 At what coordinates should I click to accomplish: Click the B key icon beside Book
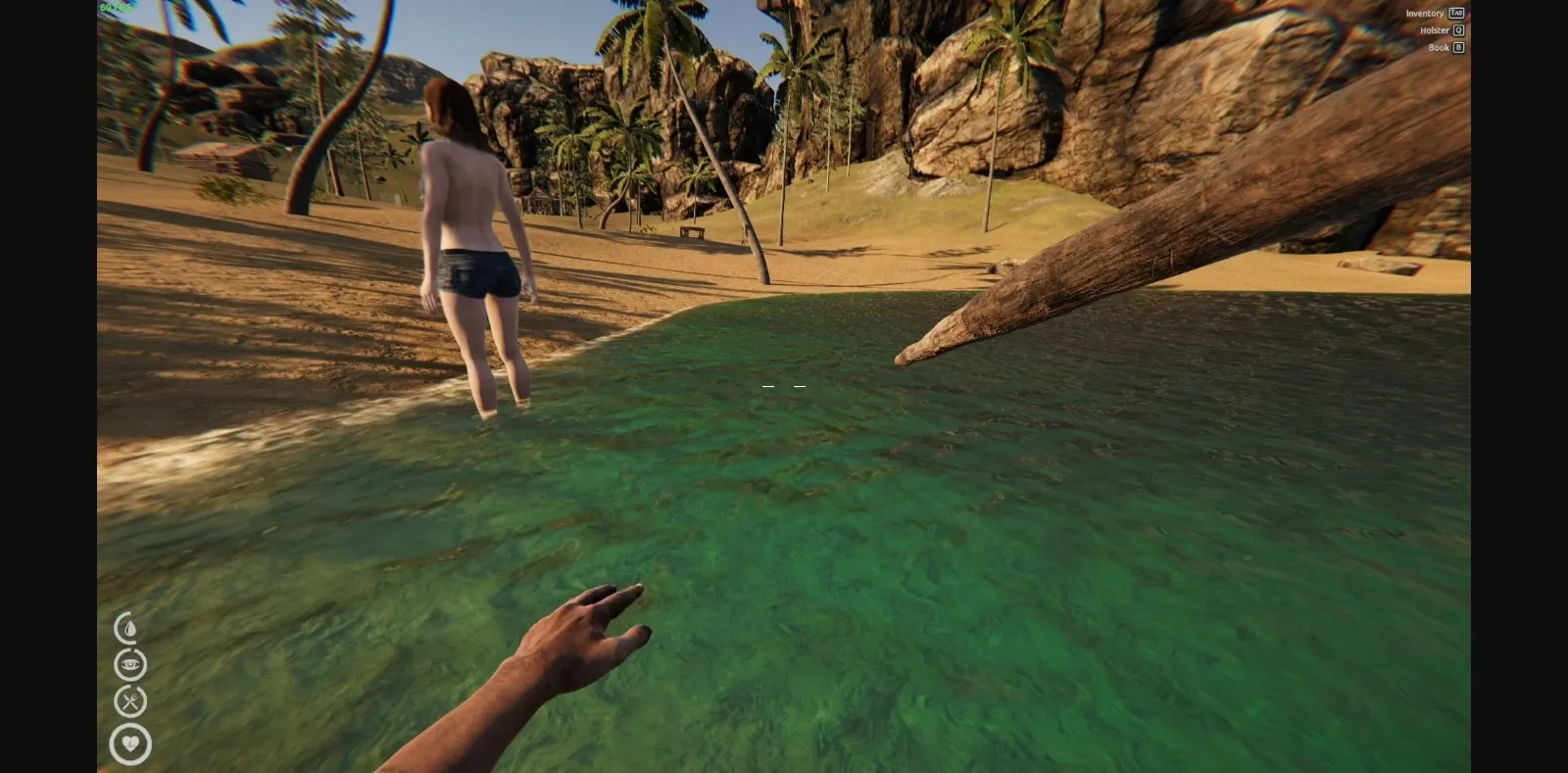point(1458,47)
